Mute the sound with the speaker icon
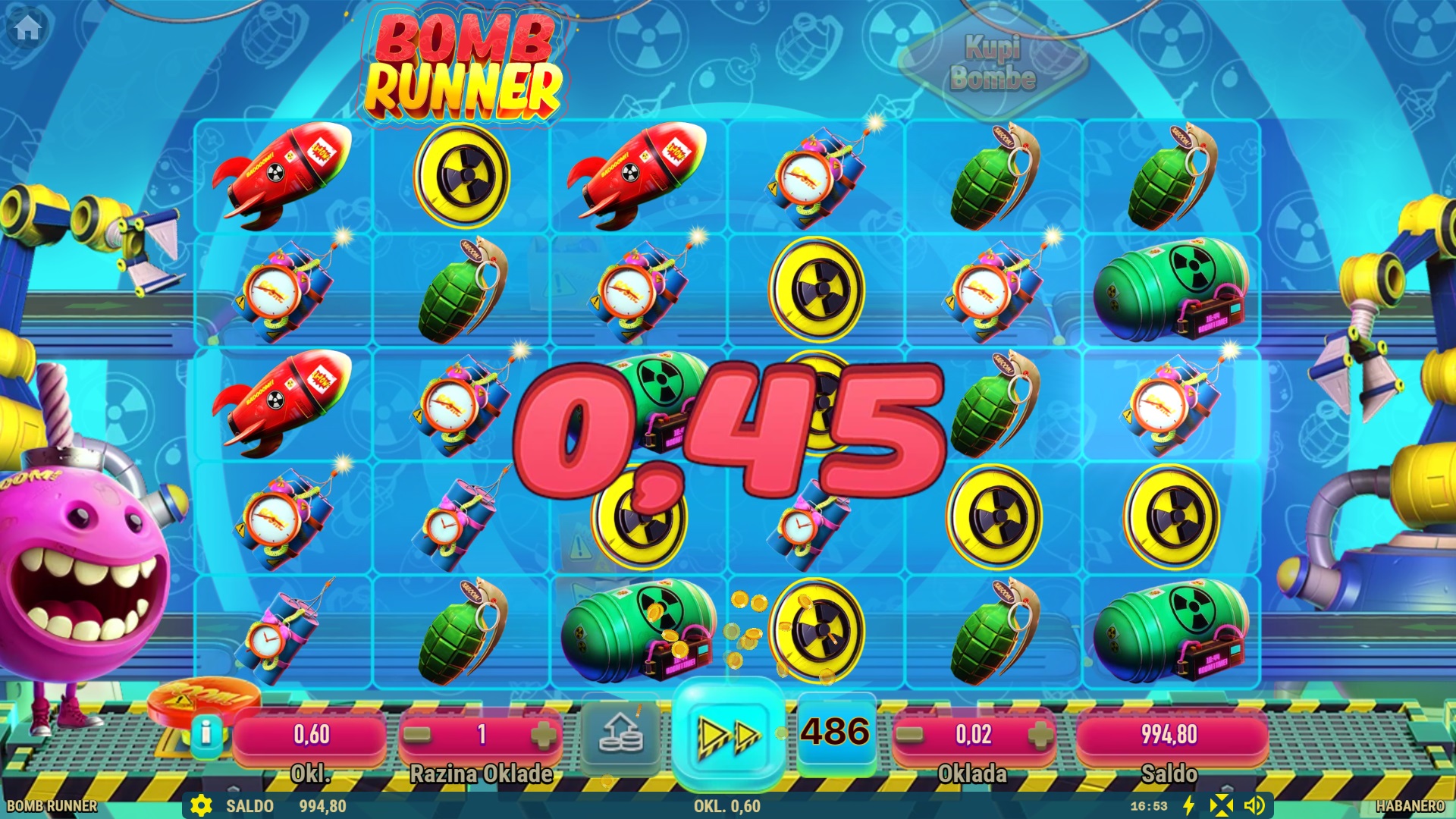 point(1254,805)
